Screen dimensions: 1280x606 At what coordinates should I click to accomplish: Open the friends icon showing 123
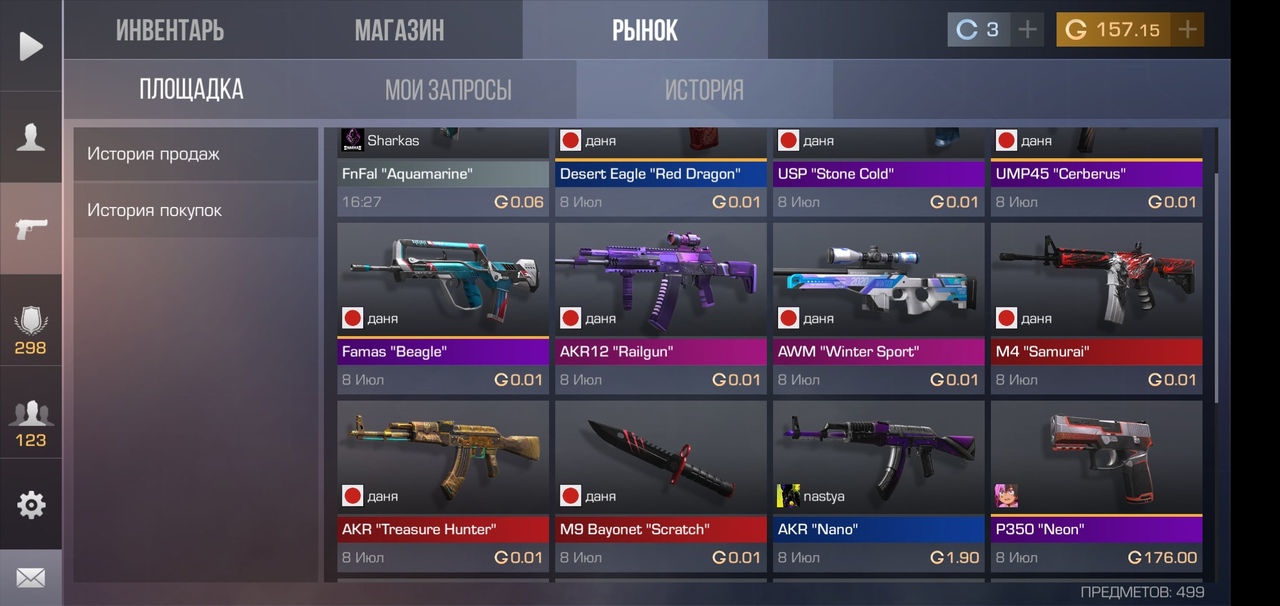31,420
